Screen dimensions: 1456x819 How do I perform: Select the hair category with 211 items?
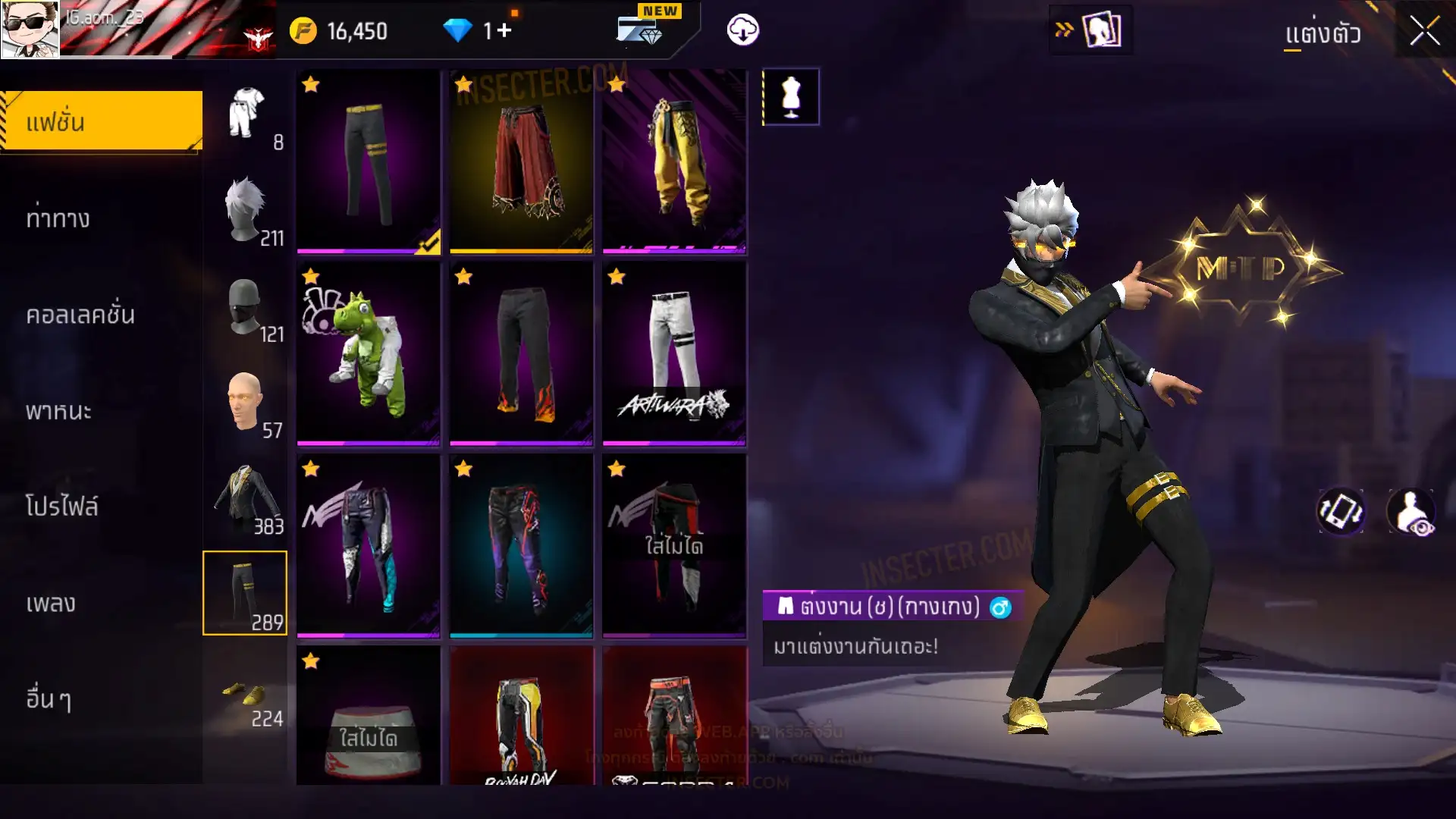point(246,212)
